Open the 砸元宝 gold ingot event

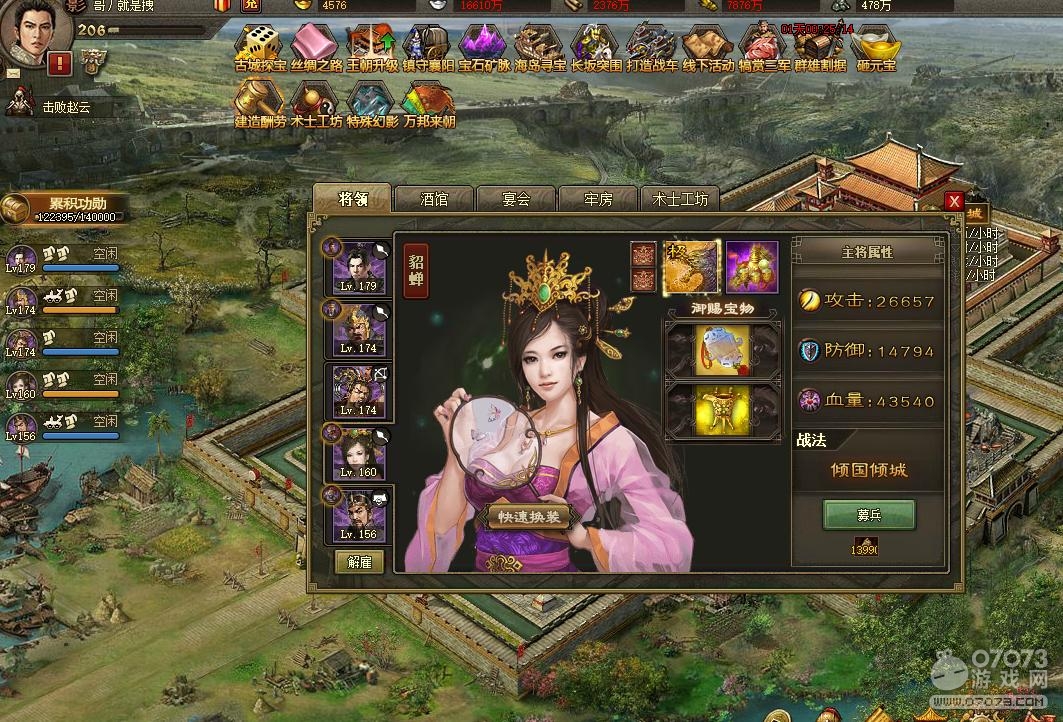pyautogui.click(x=876, y=48)
